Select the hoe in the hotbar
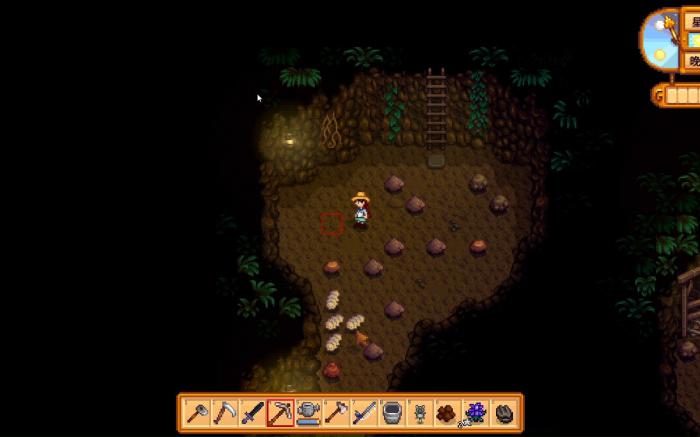700x437 pixels. [197, 412]
